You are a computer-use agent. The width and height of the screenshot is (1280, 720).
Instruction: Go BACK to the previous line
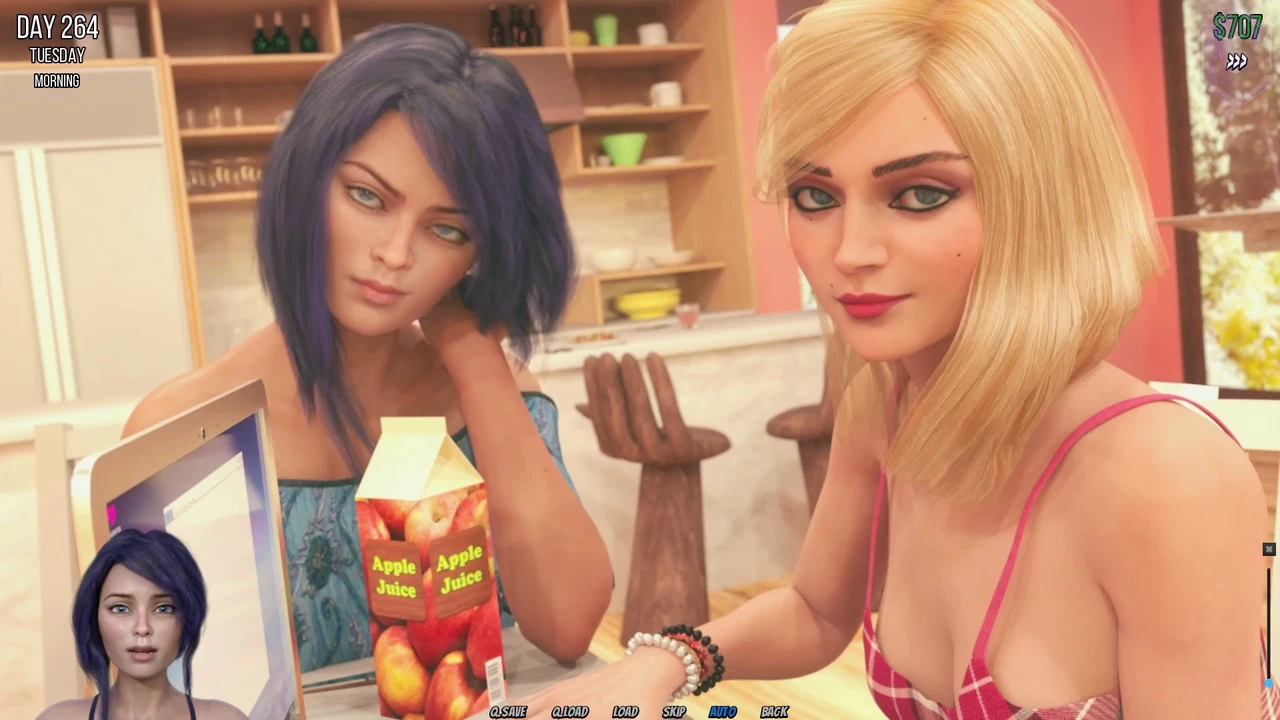774,712
